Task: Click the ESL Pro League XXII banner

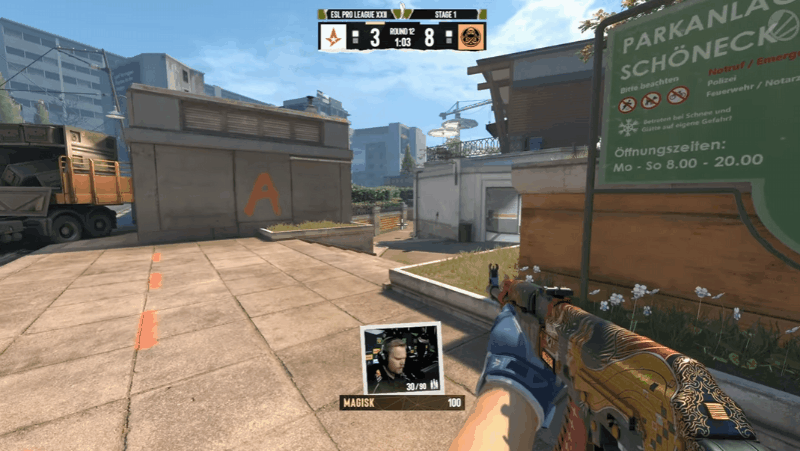Action: [357, 14]
